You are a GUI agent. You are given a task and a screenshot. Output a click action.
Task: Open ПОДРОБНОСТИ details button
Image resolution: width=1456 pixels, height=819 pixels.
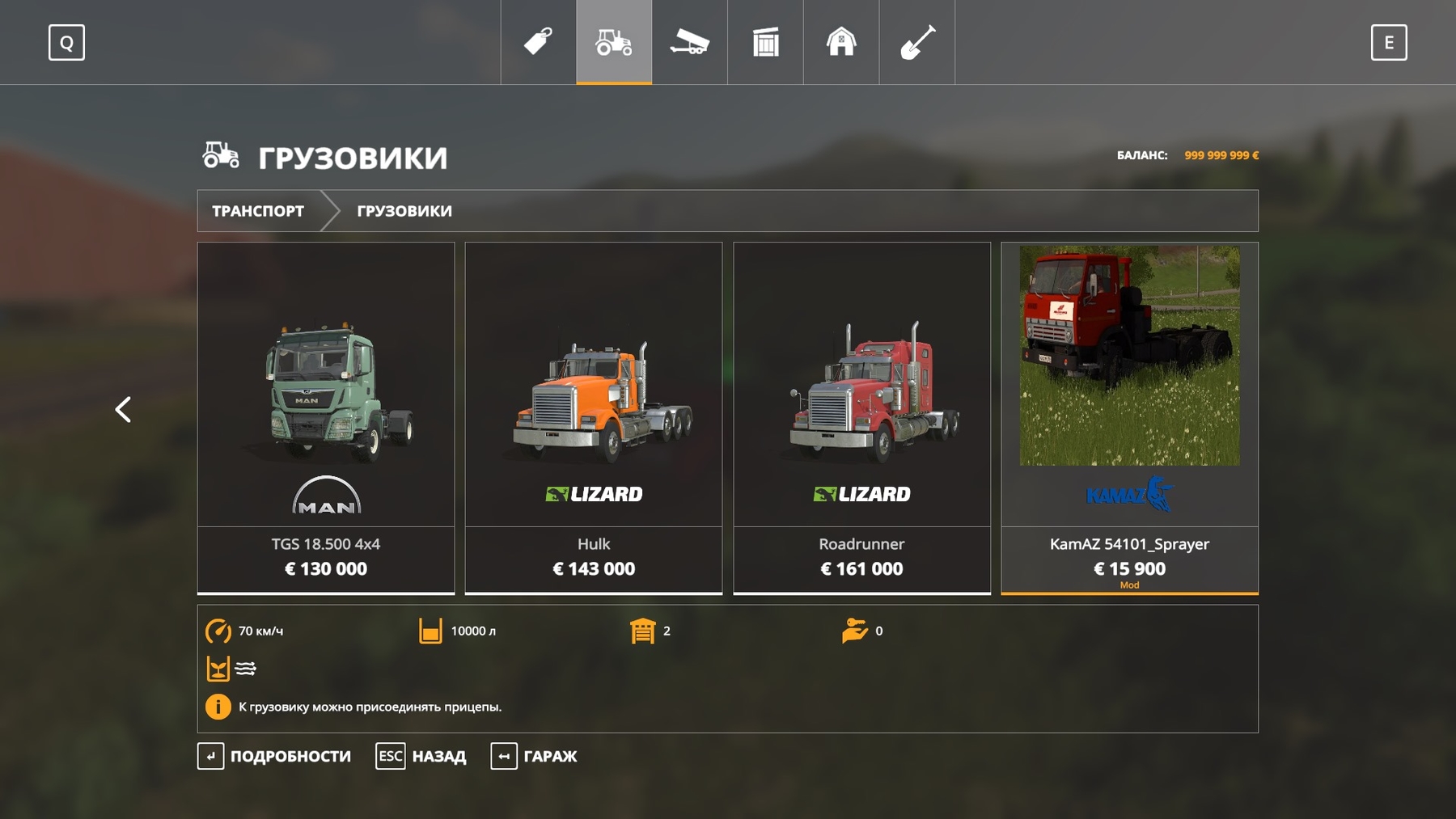pyautogui.click(x=276, y=757)
